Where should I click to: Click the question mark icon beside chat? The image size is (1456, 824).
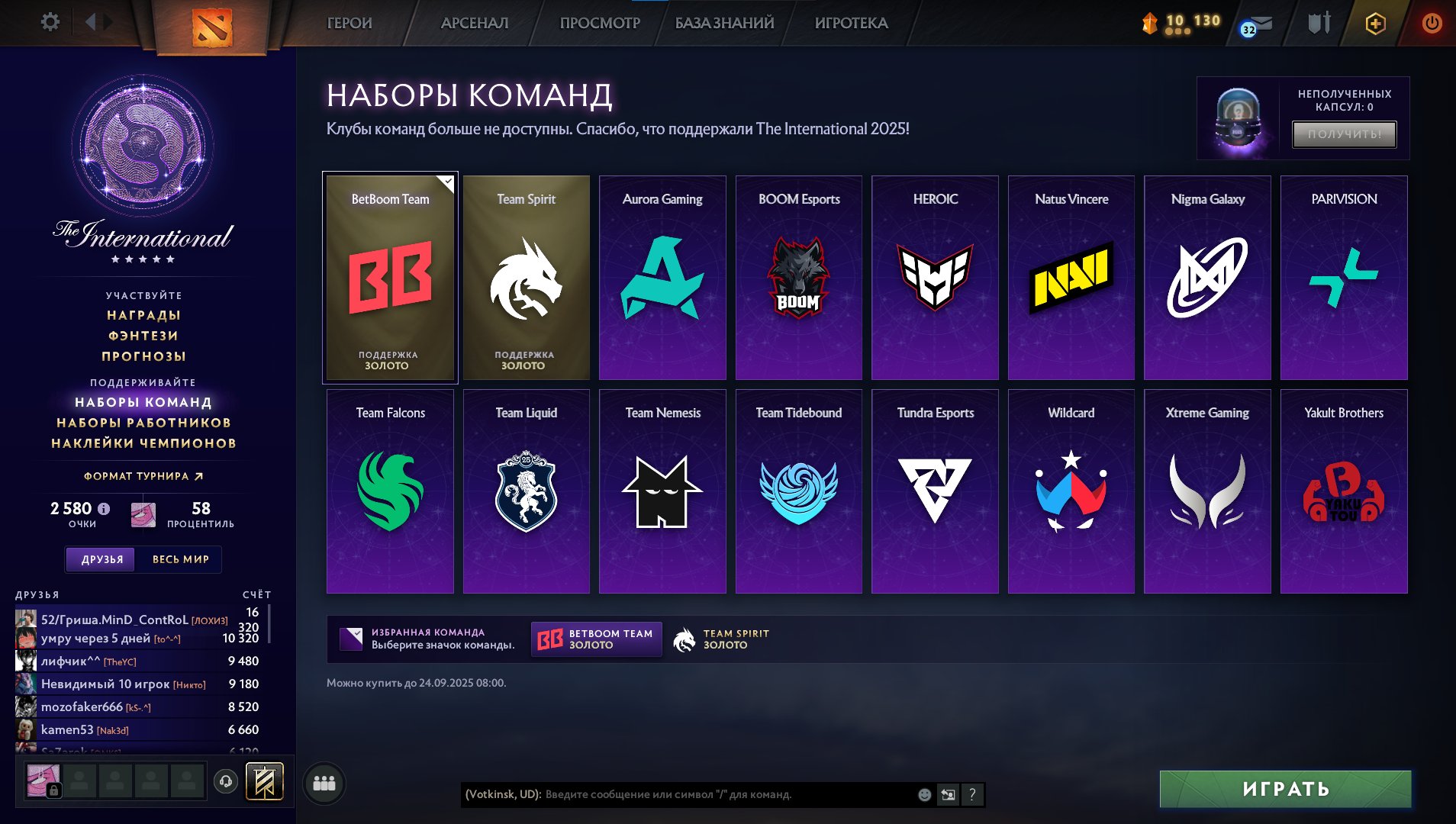[x=971, y=794]
